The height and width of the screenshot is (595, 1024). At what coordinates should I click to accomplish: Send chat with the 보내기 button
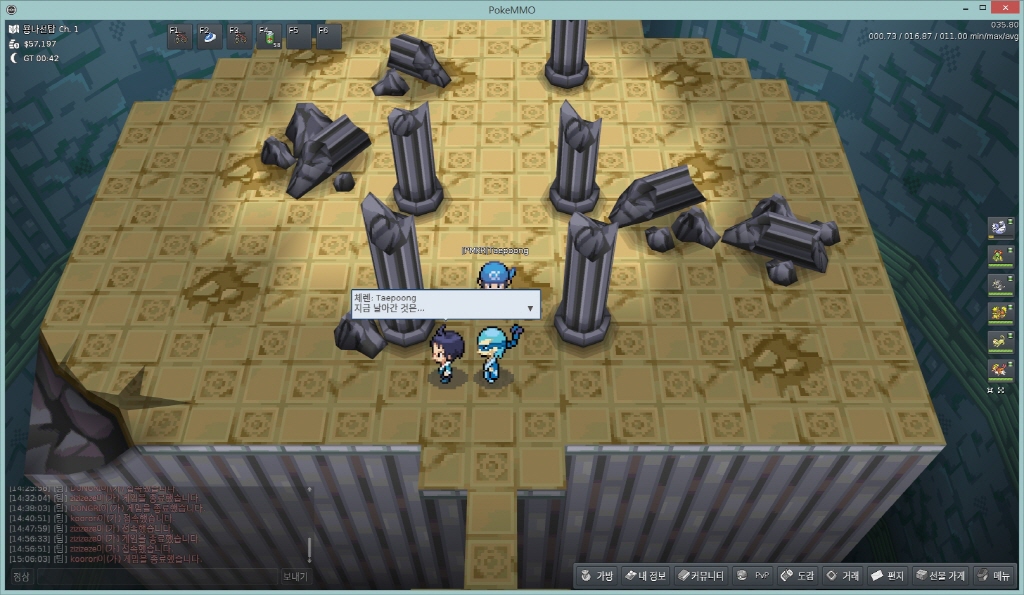coord(295,577)
